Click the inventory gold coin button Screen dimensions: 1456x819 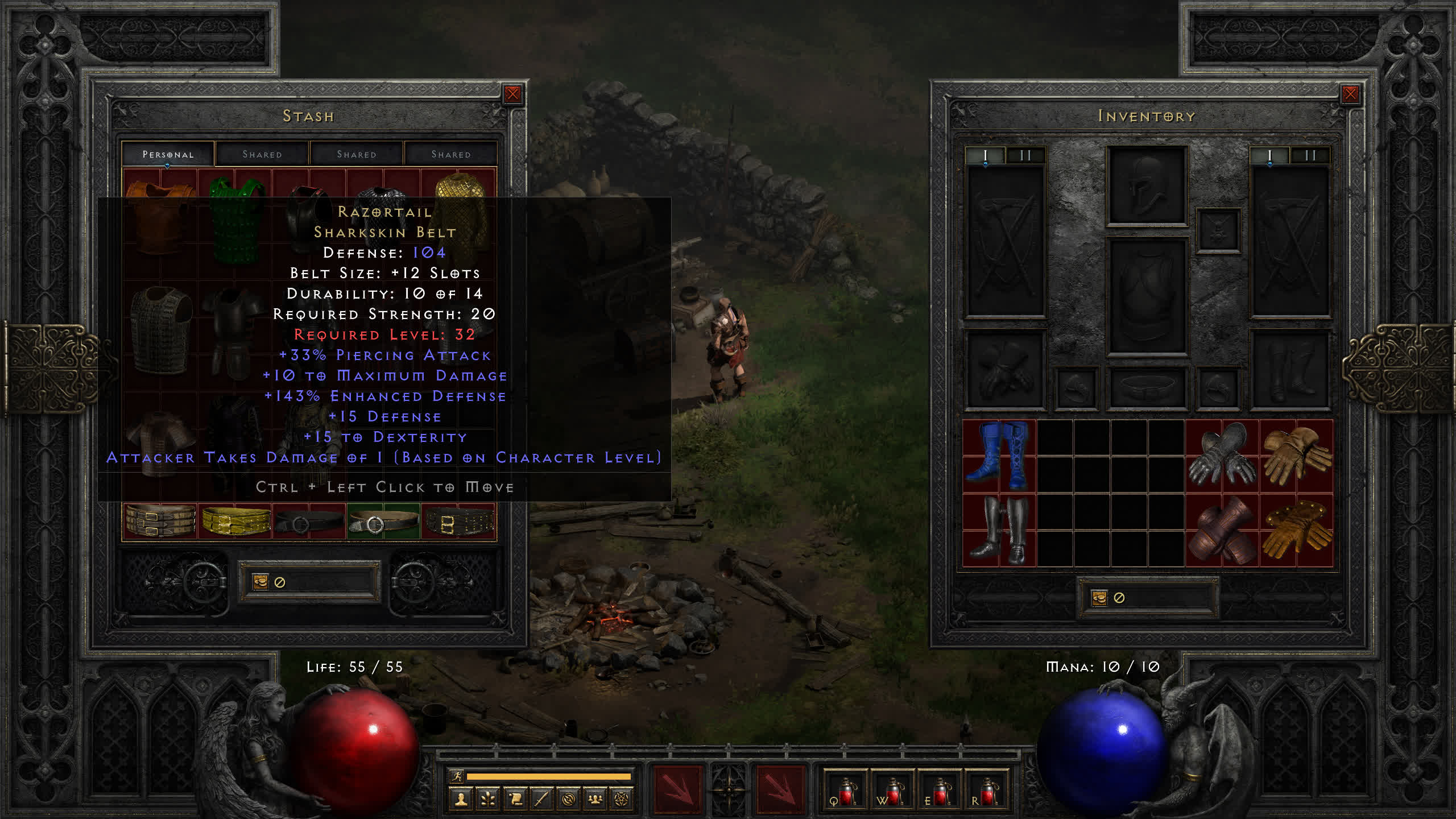coord(1099,598)
